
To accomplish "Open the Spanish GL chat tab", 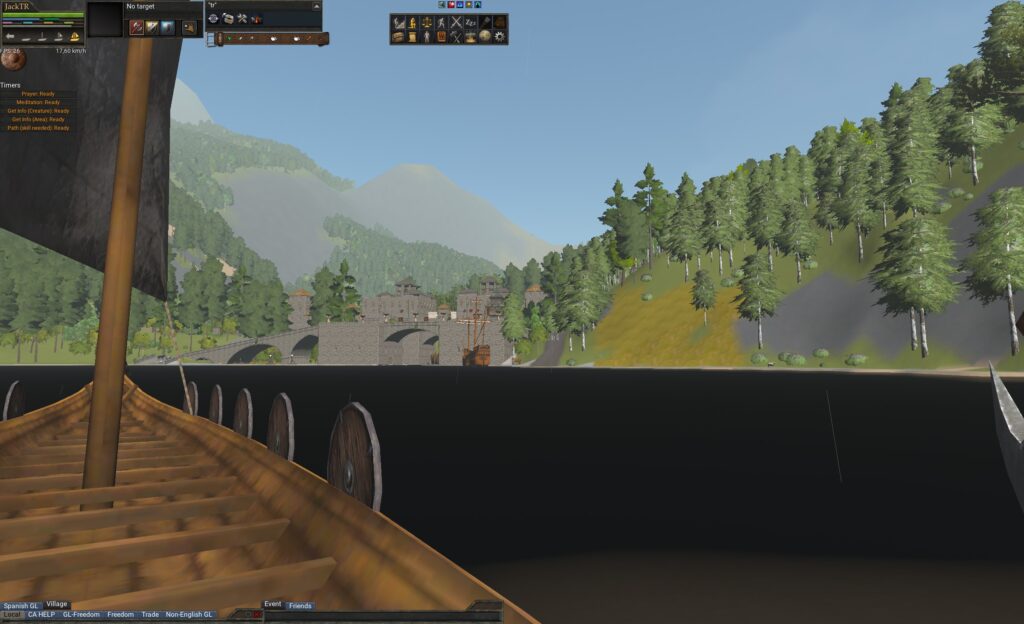I will coord(21,605).
